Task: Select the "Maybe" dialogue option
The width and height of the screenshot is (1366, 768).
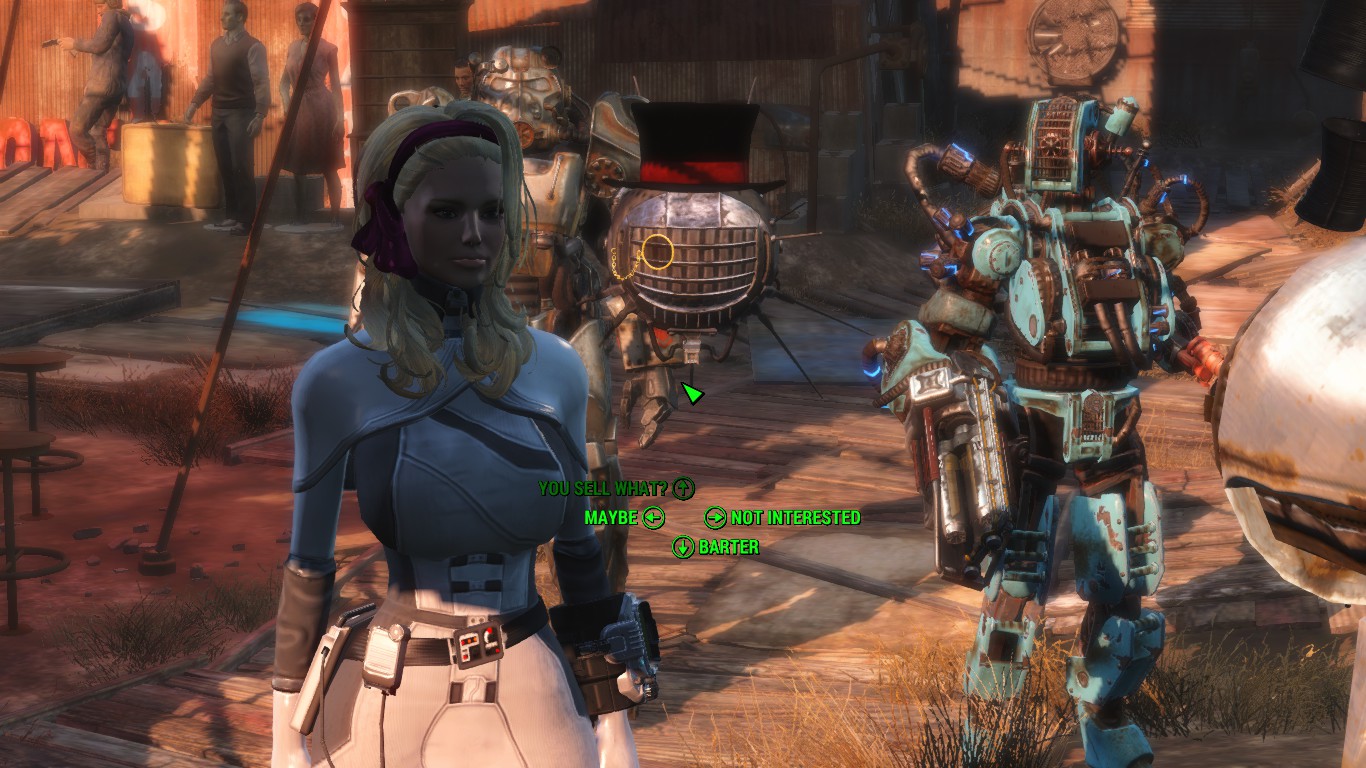Action: pyautogui.click(x=612, y=518)
